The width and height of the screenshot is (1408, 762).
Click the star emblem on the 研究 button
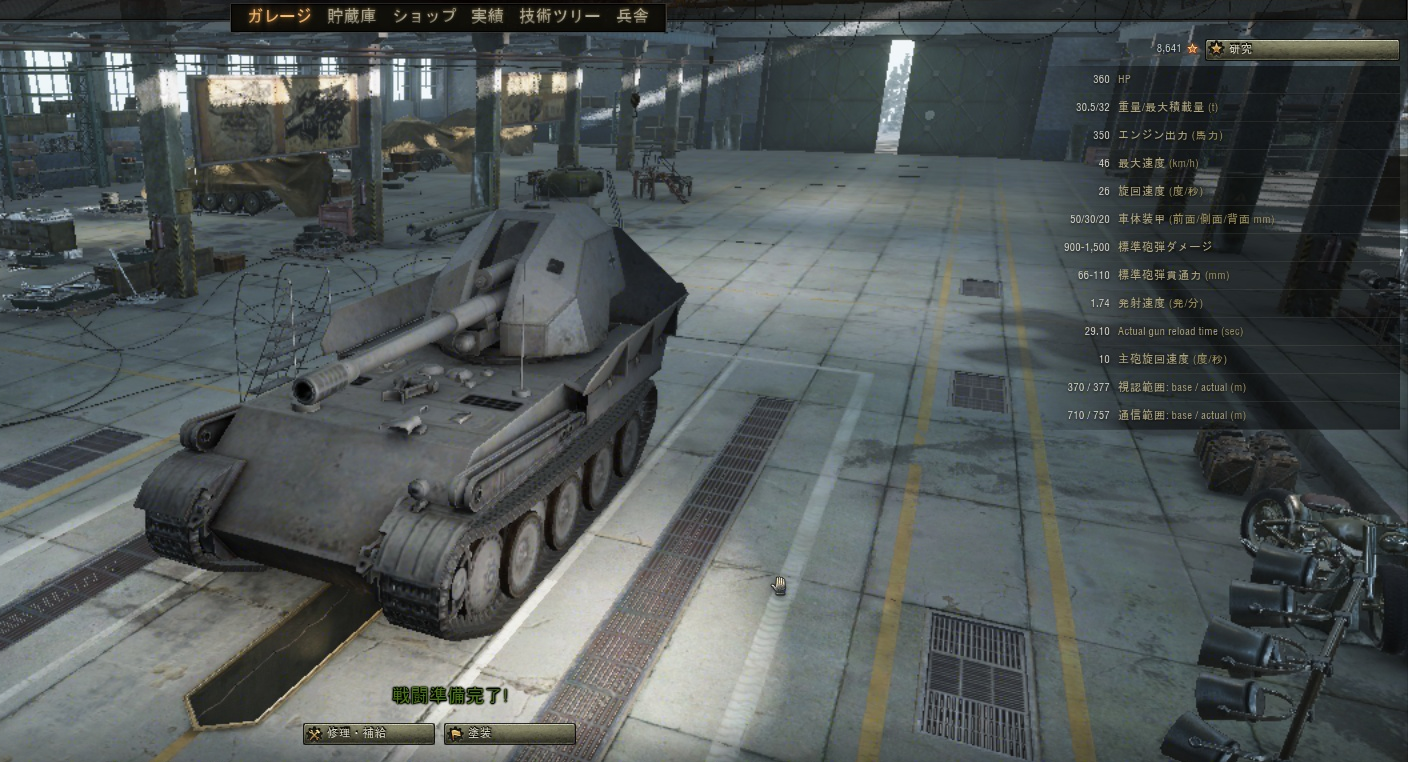coord(1218,48)
